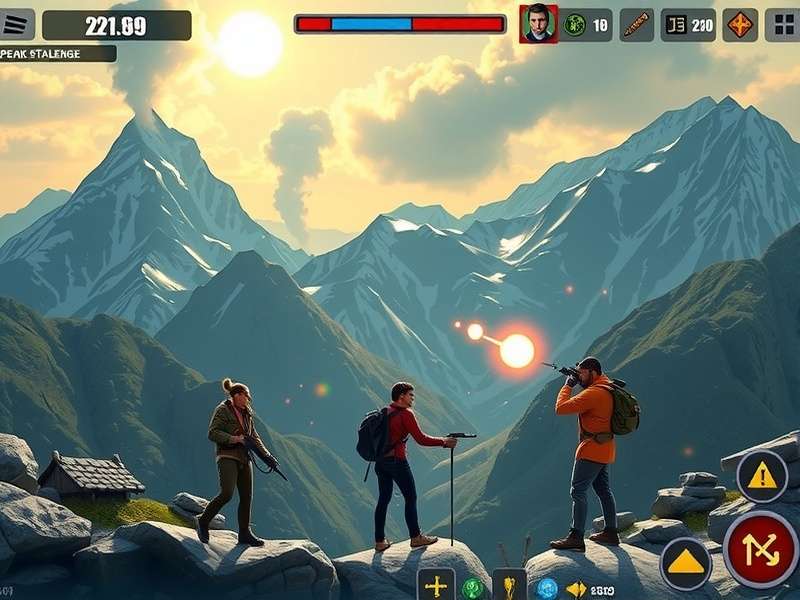The image size is (800, 600).
Task: Open the orange diamond badge icon
Action: tap(740, 25)
